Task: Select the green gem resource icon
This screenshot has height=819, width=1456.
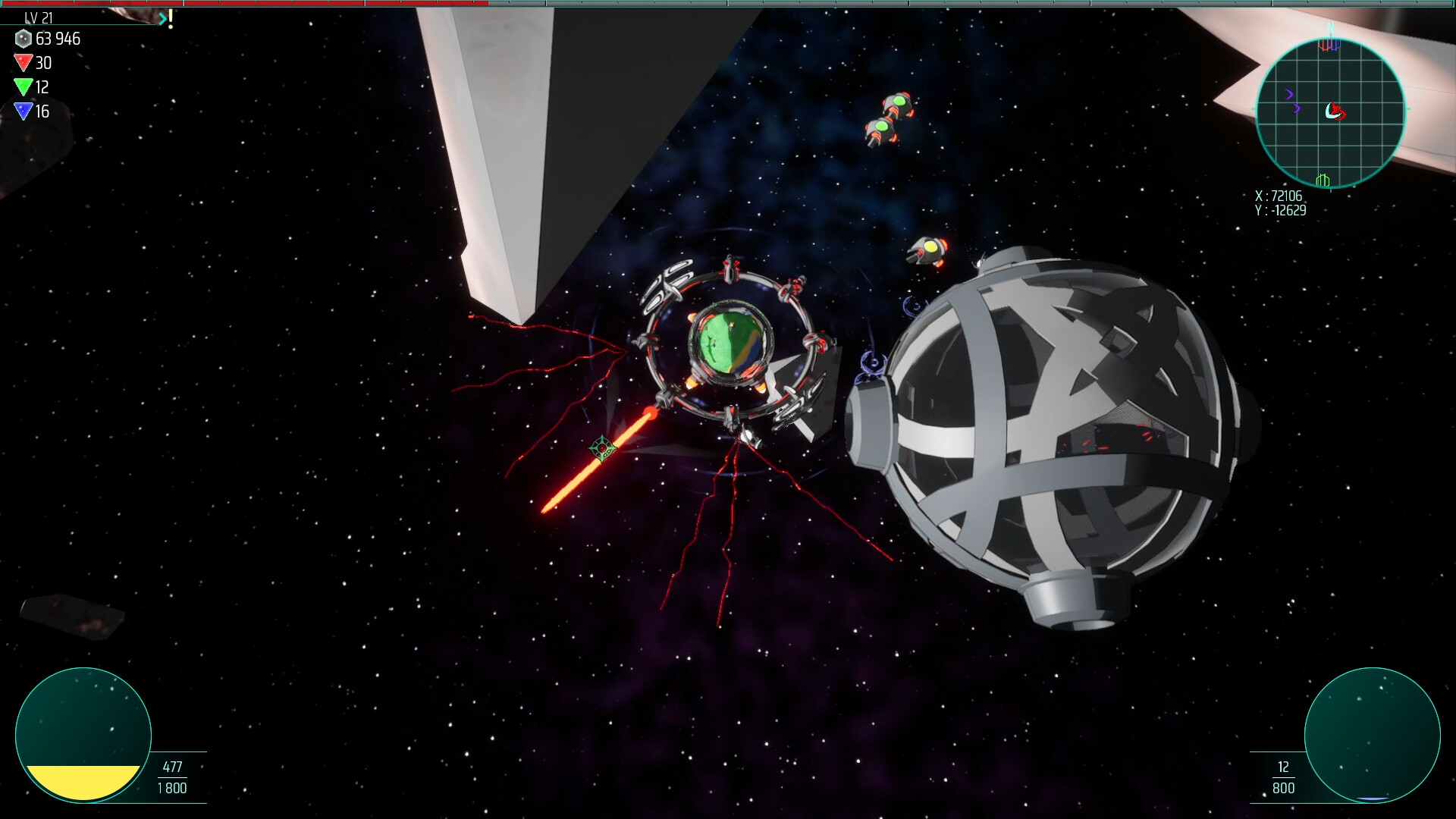Action: tap(23, 88)
